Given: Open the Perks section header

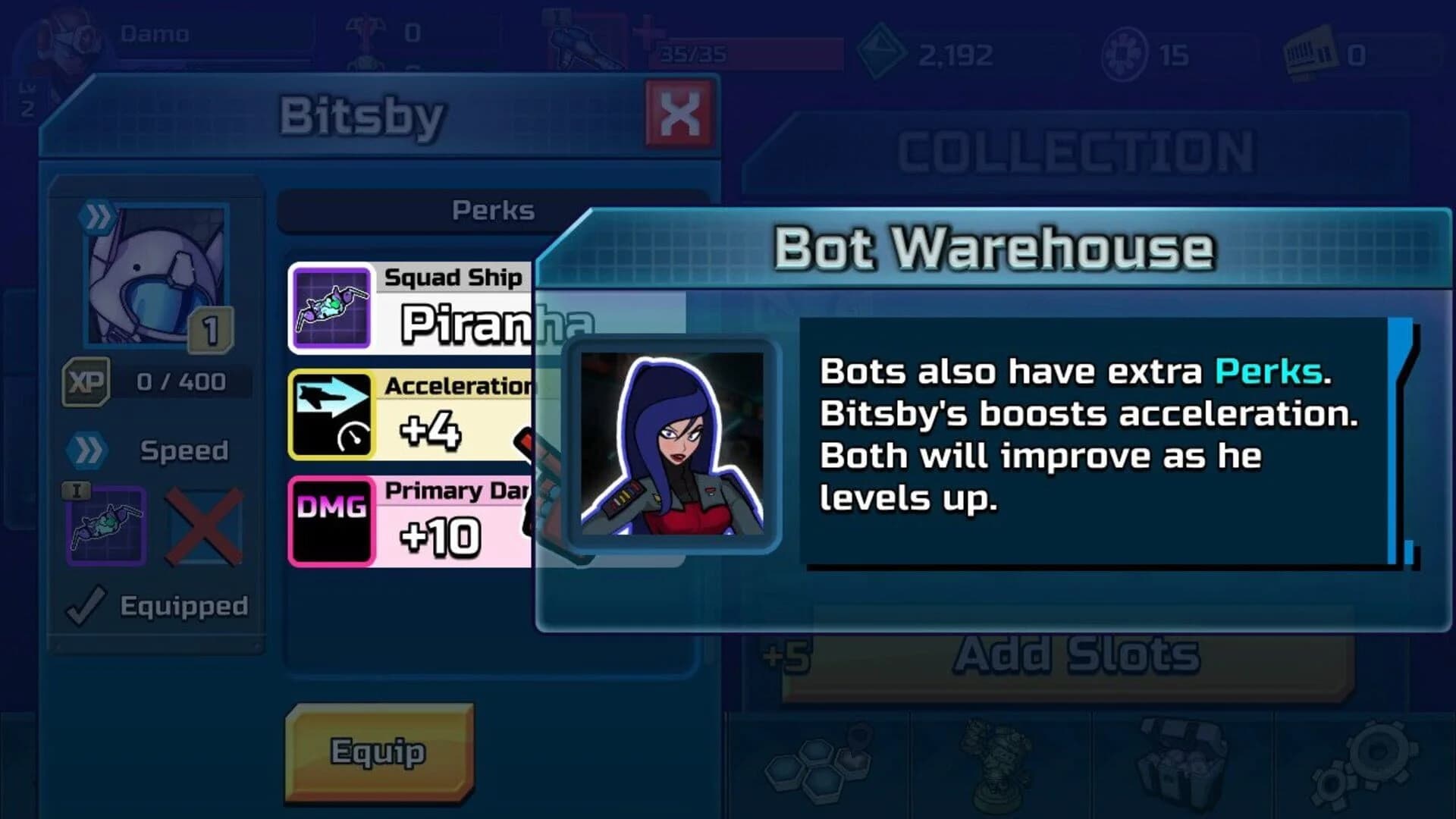Looking at the screenshot, I should pyautogui.click(x=494, y=209).
